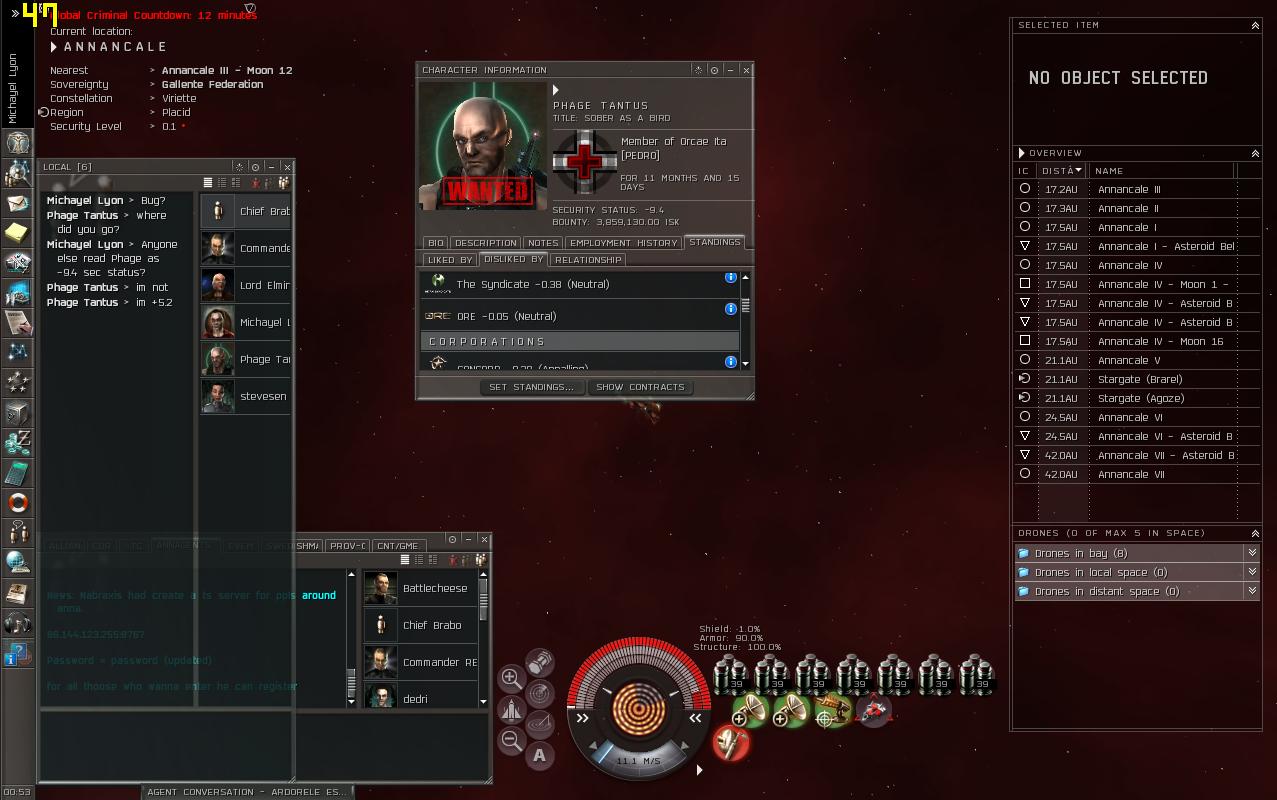Select Lord Elmir in Local member list
The height and width of the screenshot is (800, 1277).
[264, 285]
